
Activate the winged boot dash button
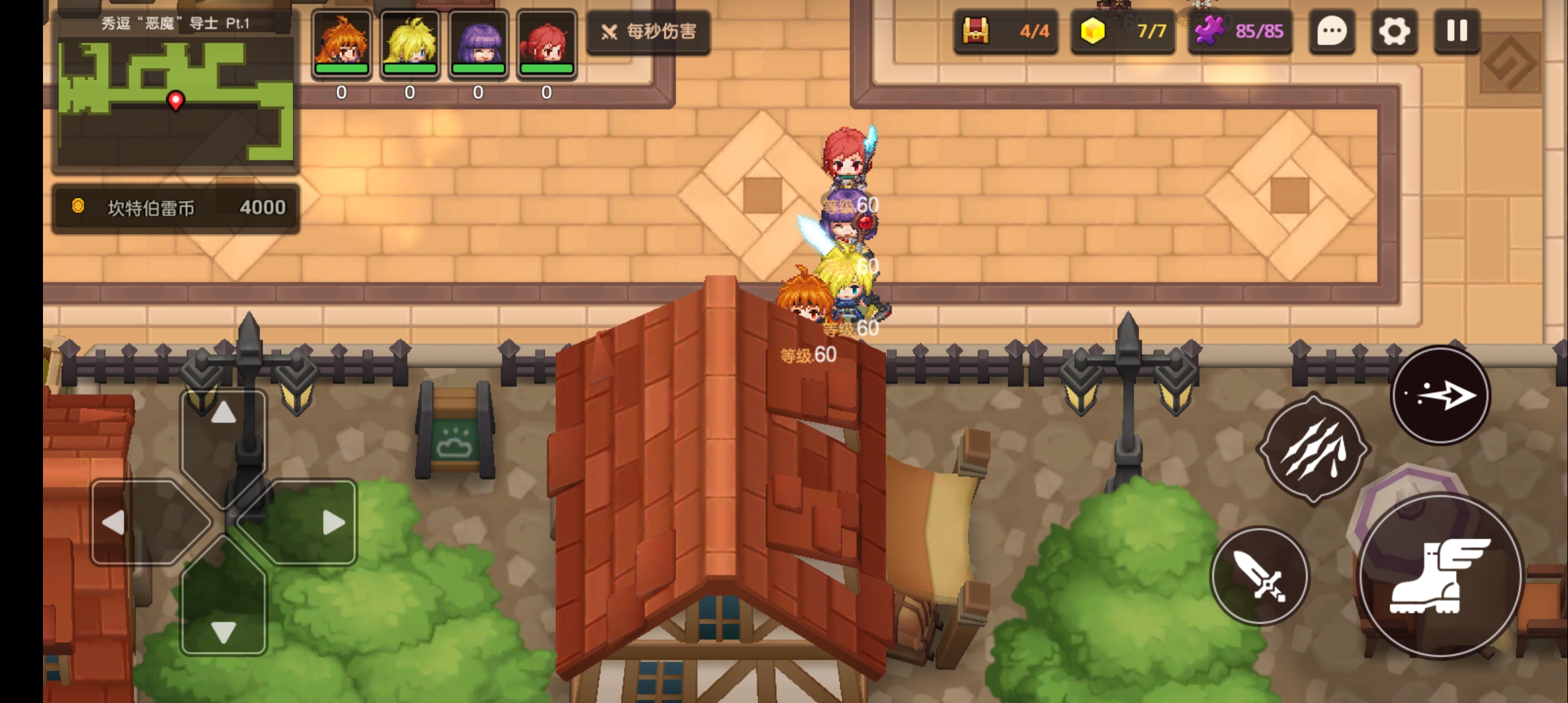1440,576
